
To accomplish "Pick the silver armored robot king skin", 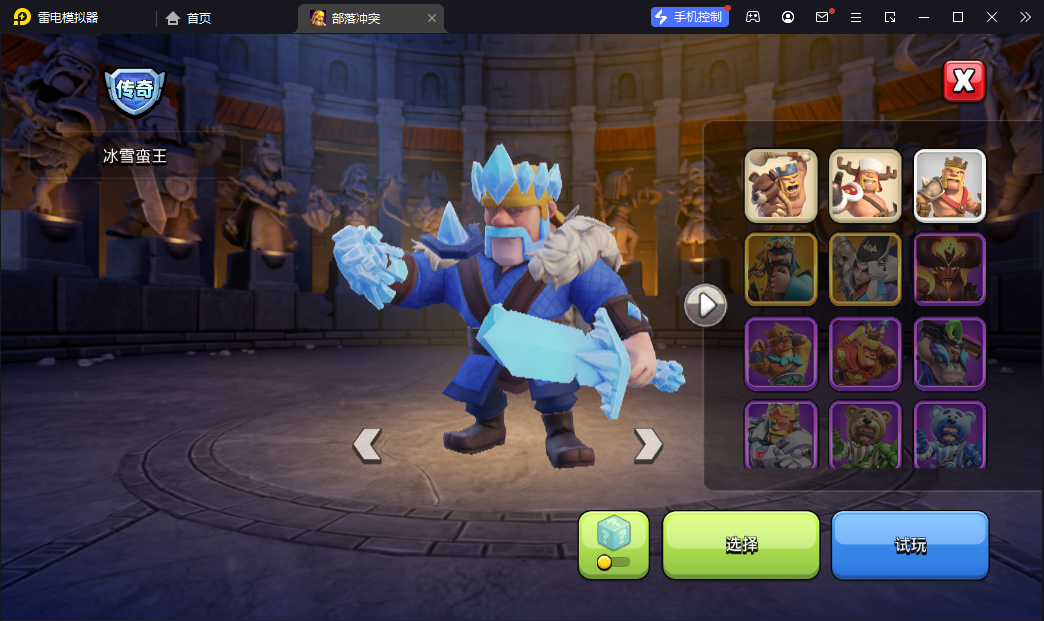I will (x=781, y=435).
